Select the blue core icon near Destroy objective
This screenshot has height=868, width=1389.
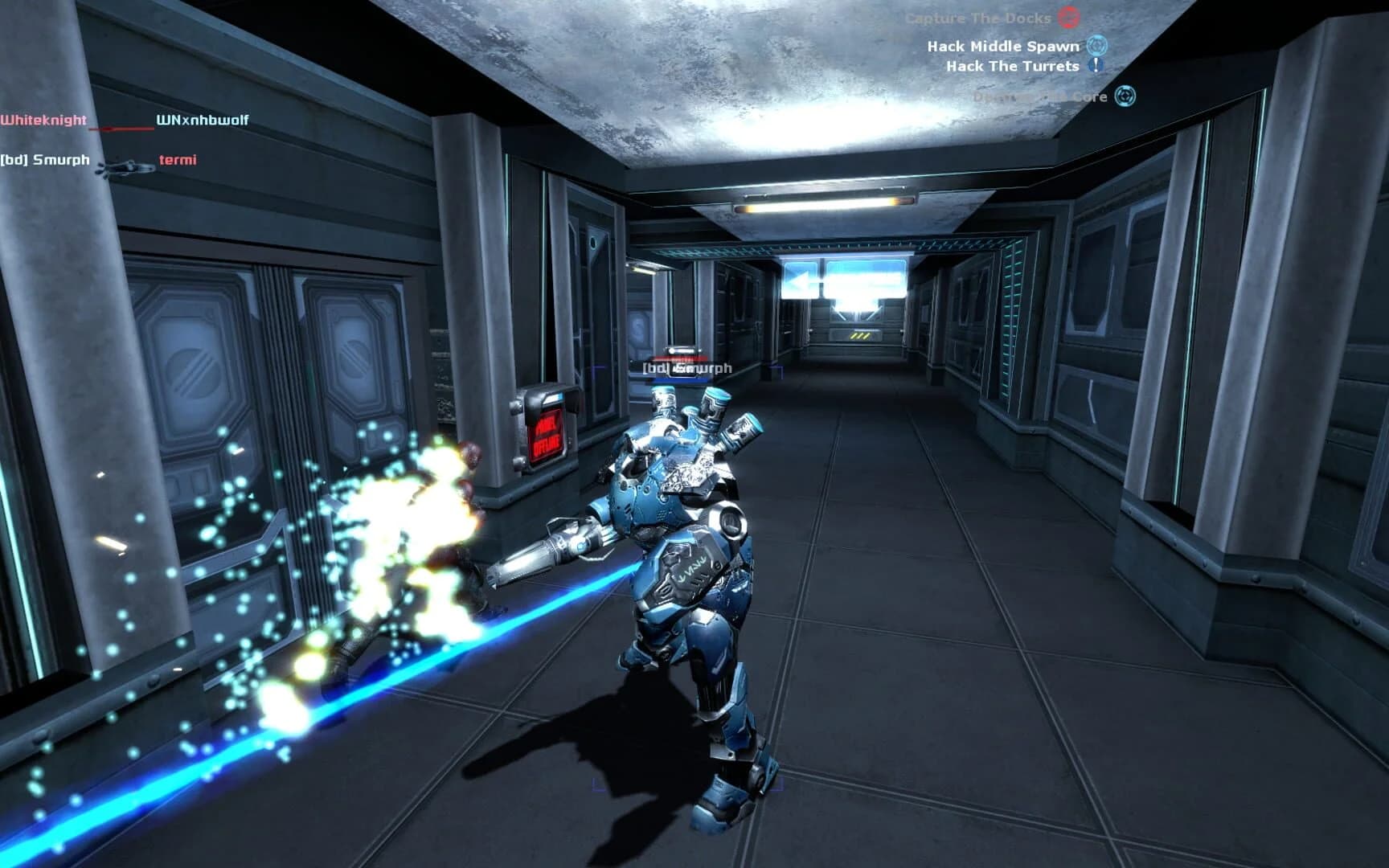coord(1127,96)
